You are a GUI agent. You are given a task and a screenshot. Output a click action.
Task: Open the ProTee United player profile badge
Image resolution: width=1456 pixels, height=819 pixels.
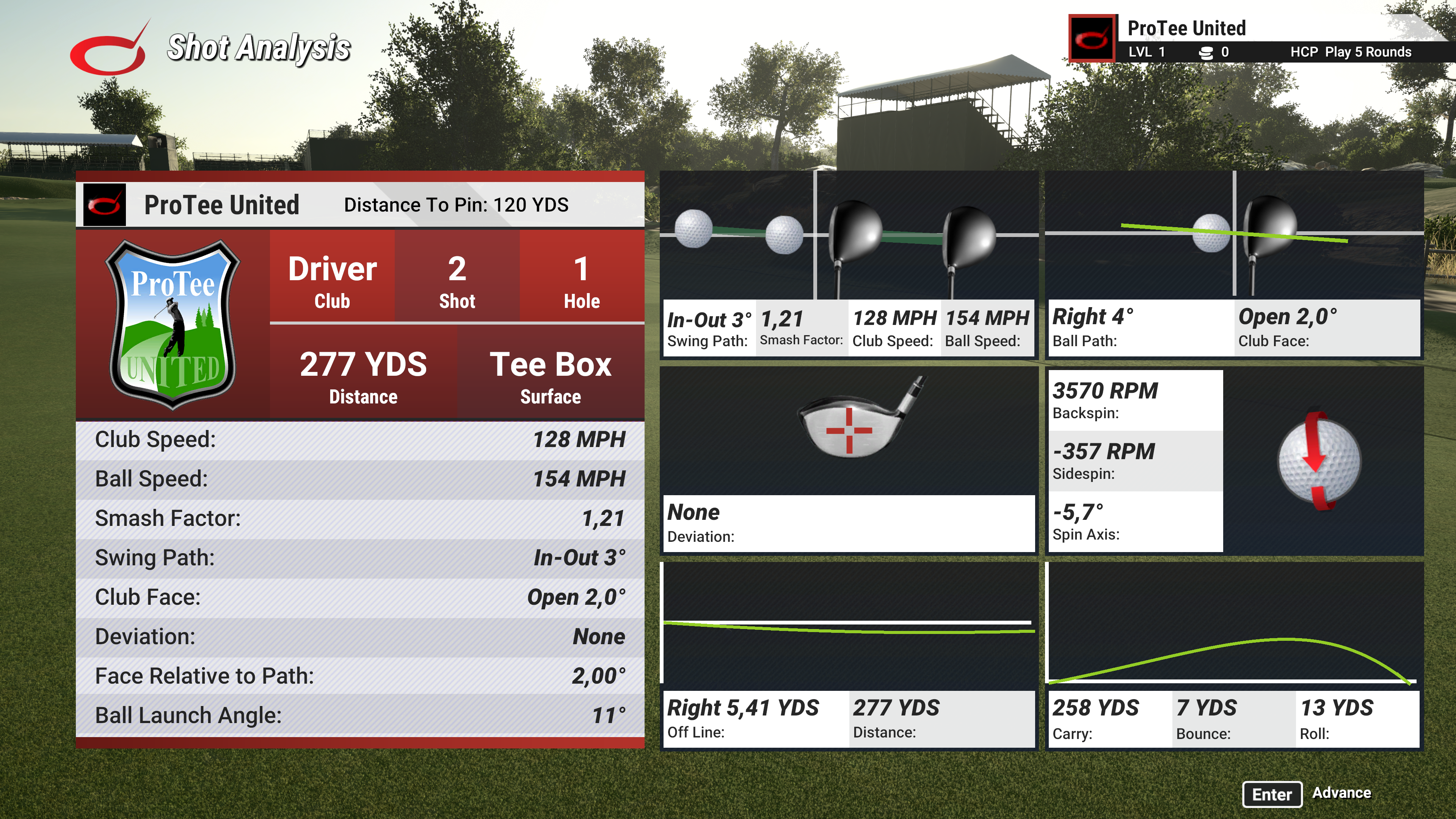pyautogui.click(x=1092, y=38)
